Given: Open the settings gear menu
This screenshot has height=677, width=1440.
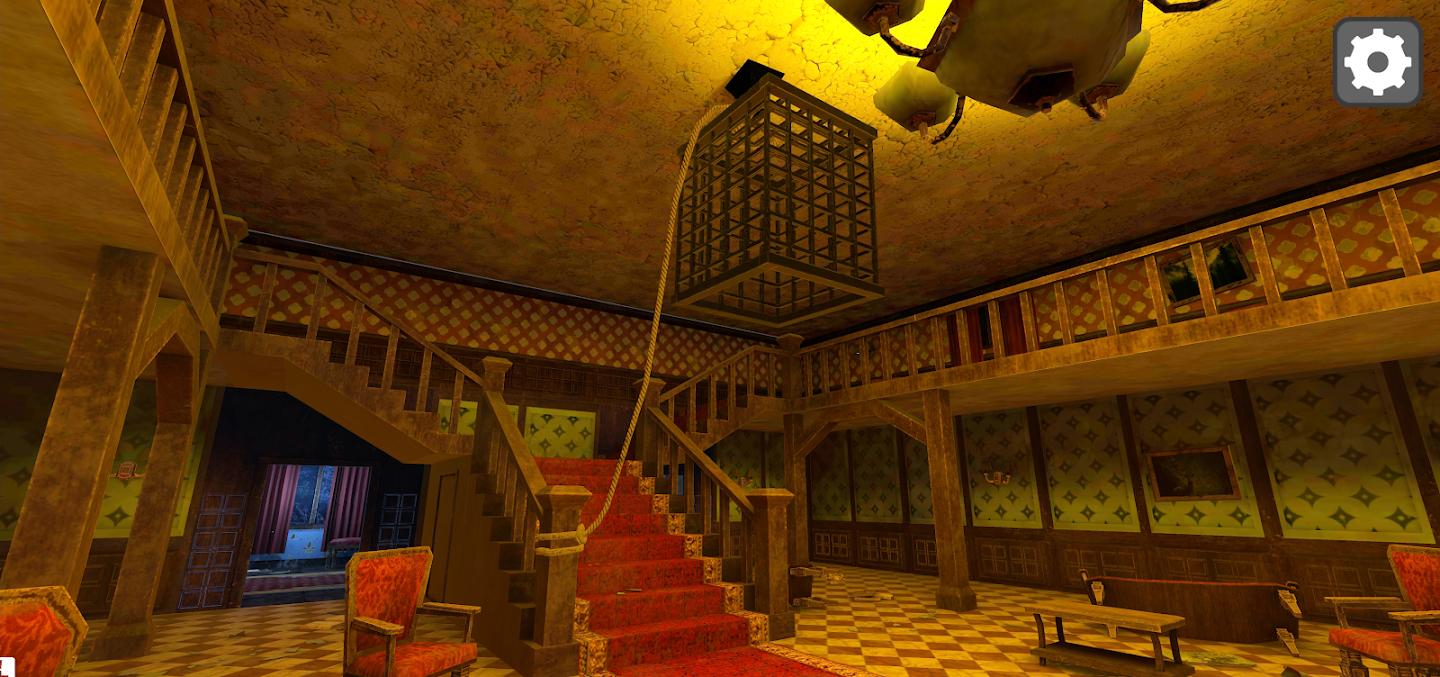Looking at the screenshot, I should point(1377,62).
